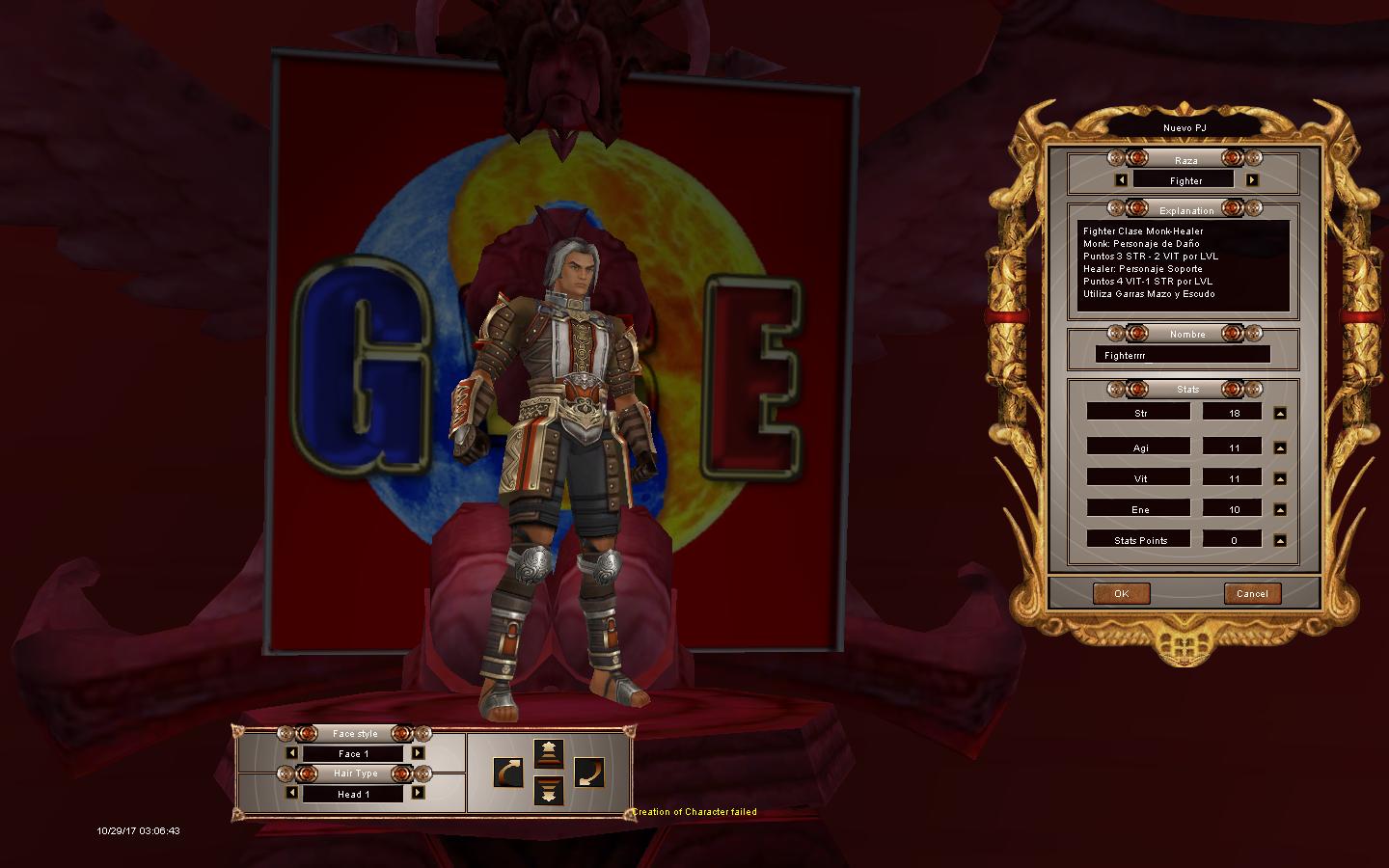Select the previous Face style
Screen dimensions: 1389x868
(292, 753)
